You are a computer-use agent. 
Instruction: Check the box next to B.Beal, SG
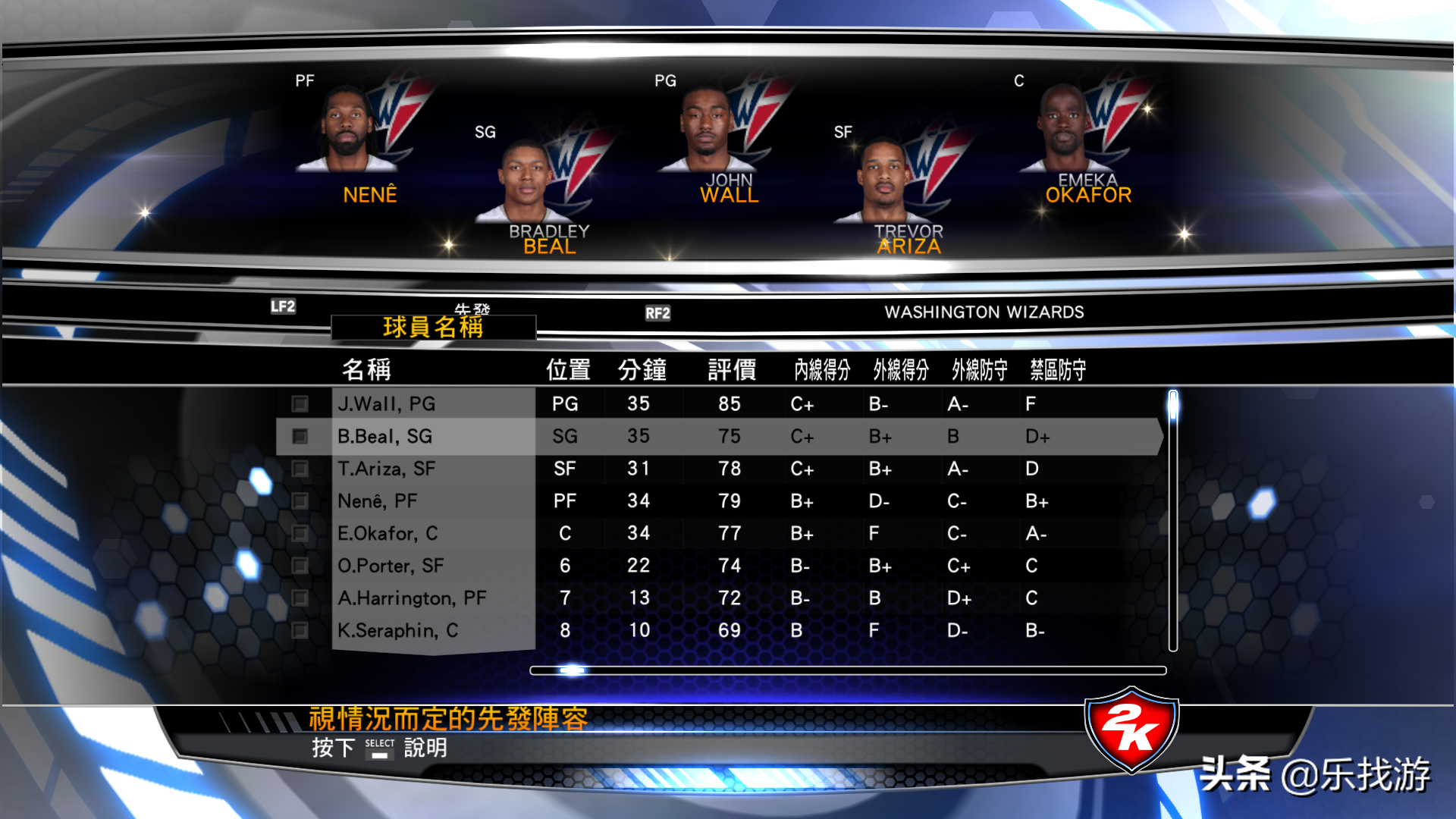[301, 436]
